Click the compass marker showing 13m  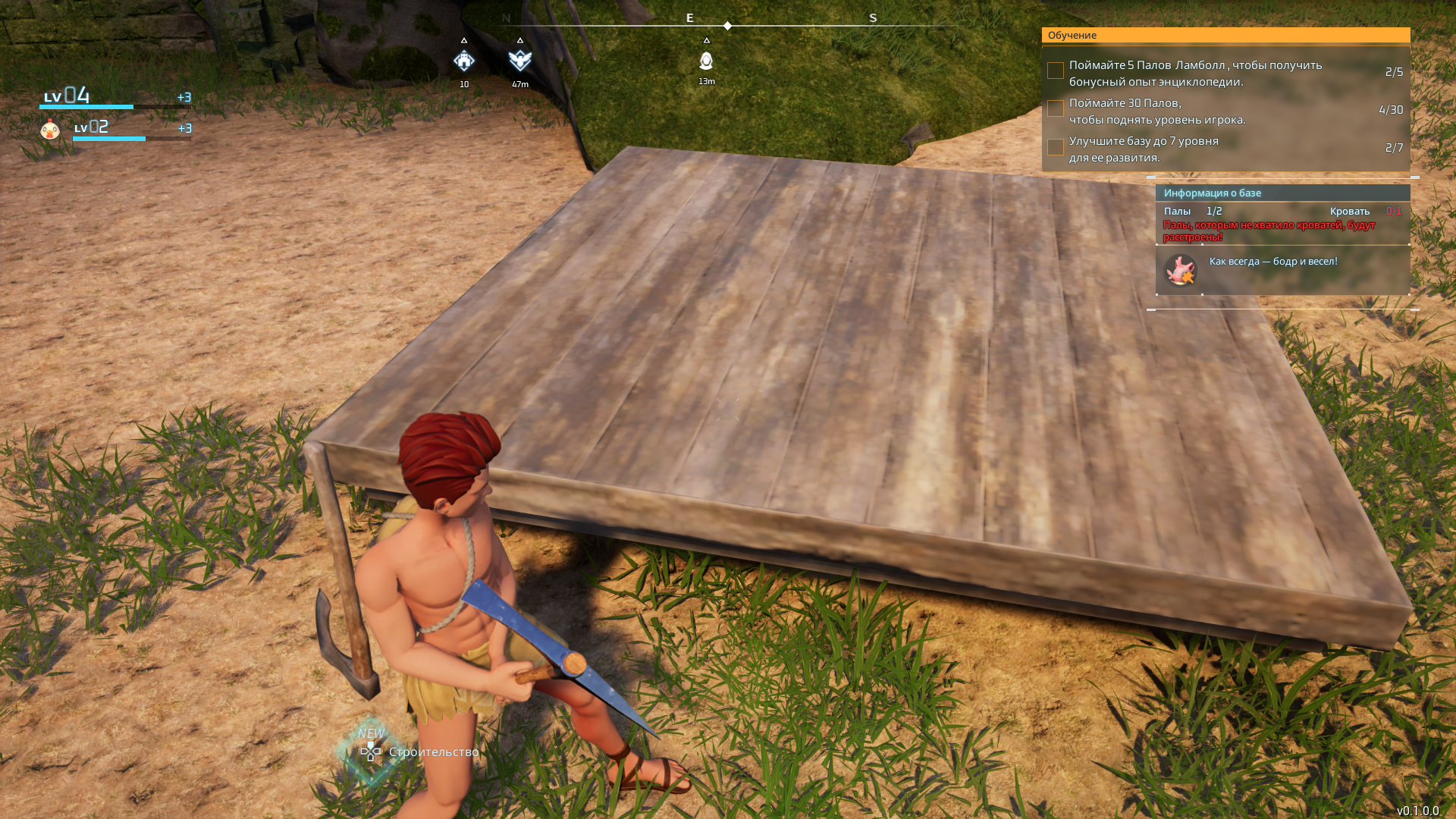[706, 61]
